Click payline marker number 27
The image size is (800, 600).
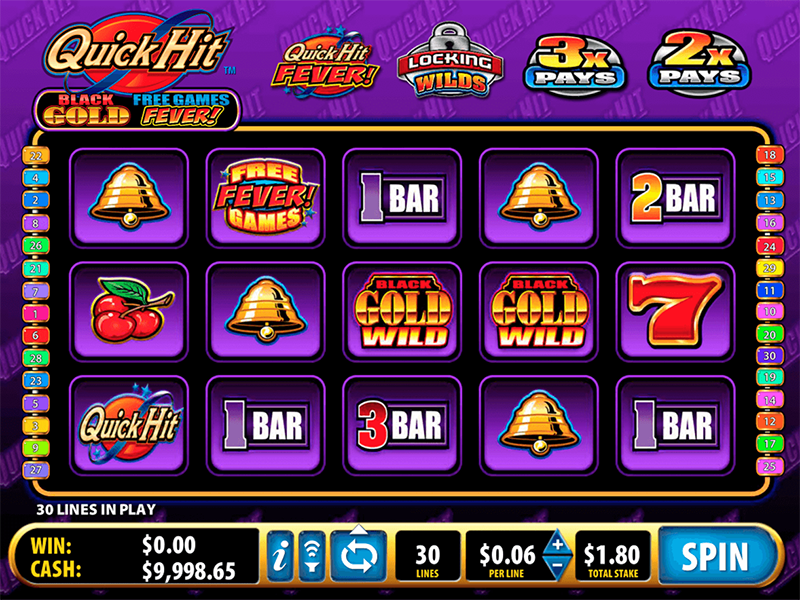[35, 467]
